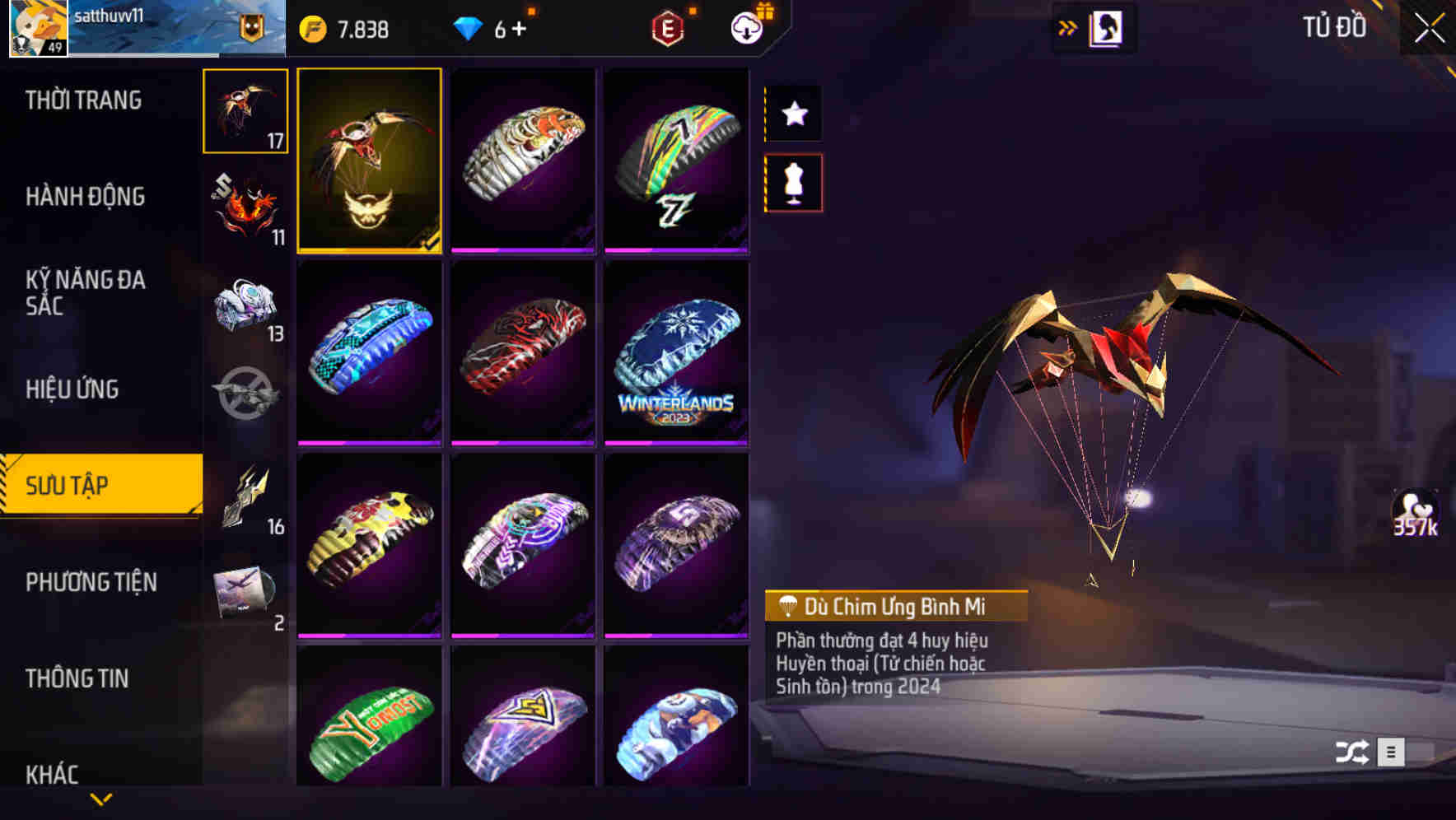
Task: Collapse the top-right panel using double arrows
Action: (1068, 27)
